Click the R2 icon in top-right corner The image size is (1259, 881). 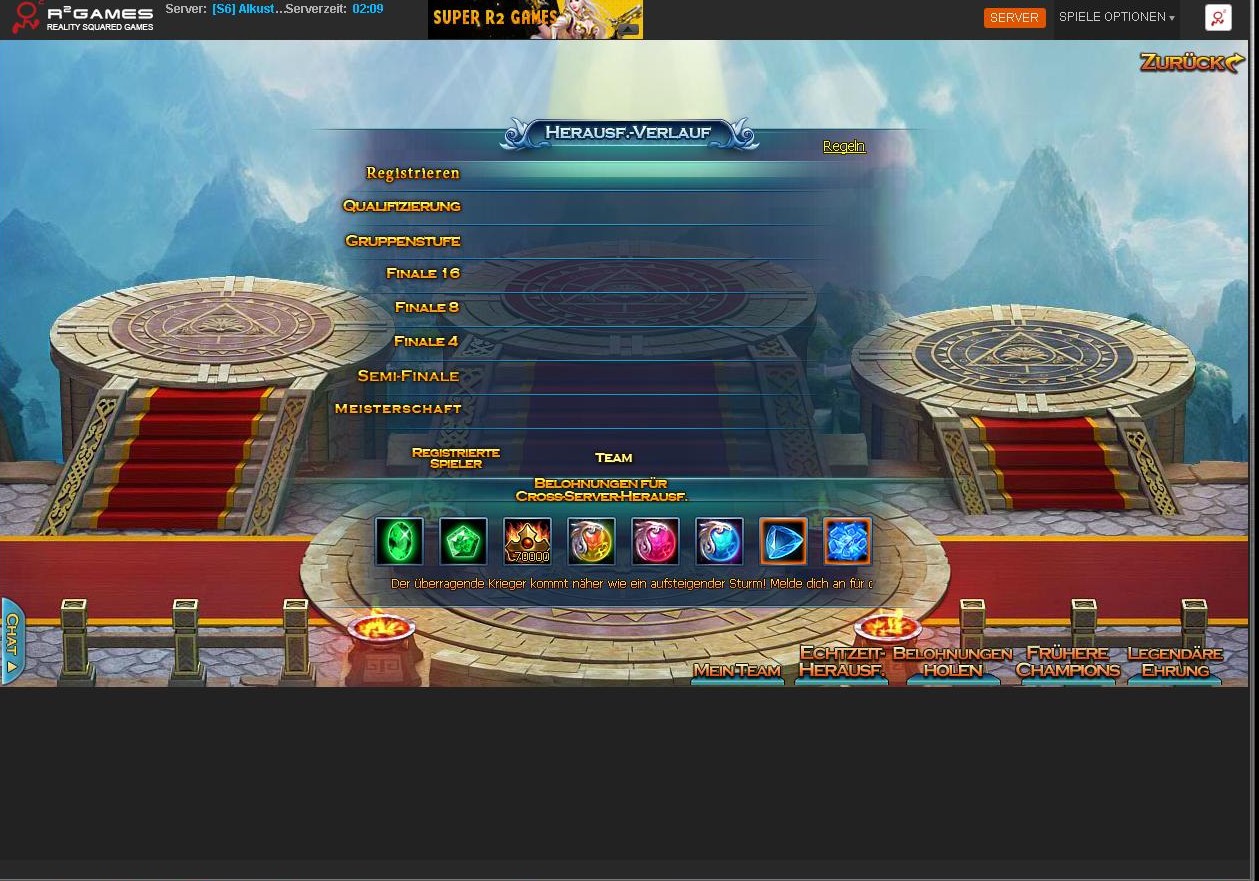tap(1218, 18)
